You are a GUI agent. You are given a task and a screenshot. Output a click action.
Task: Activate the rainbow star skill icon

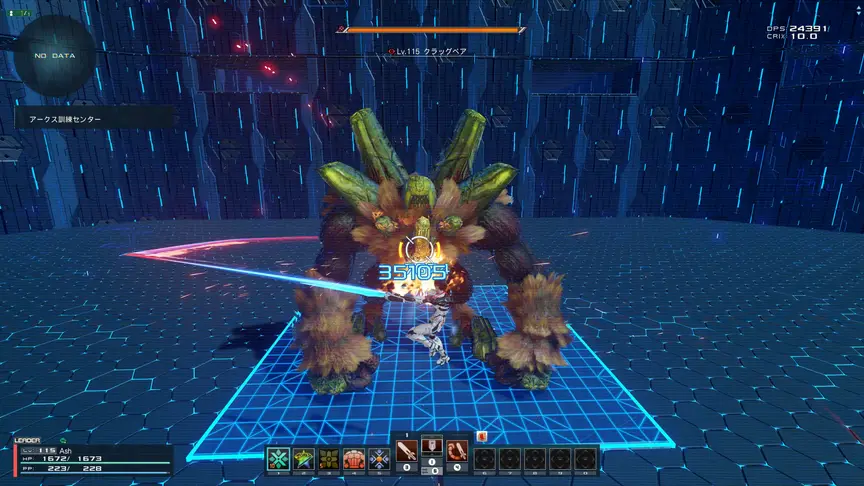(x=304, y=459)
